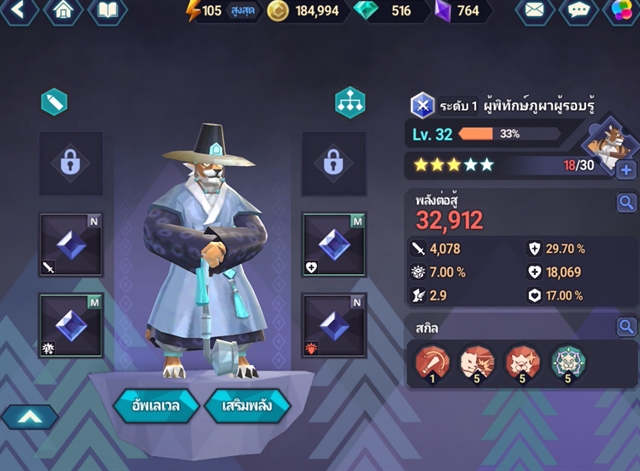This screenshot has height=471, width=640.
Task: Tap the อัพเลเวล level-up button
Action: coord(148,407)
